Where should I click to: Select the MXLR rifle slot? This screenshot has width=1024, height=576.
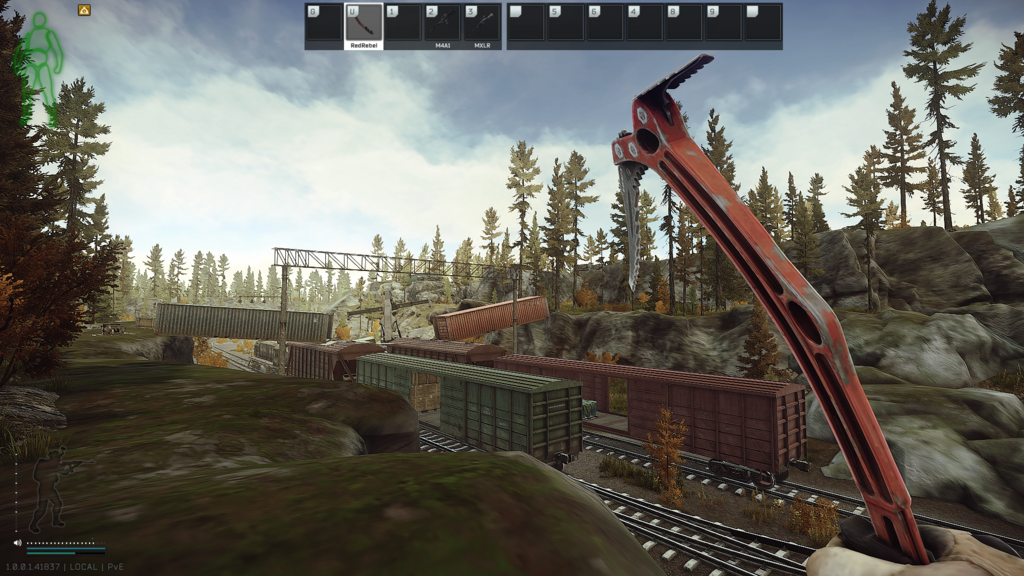pos(483,23)
